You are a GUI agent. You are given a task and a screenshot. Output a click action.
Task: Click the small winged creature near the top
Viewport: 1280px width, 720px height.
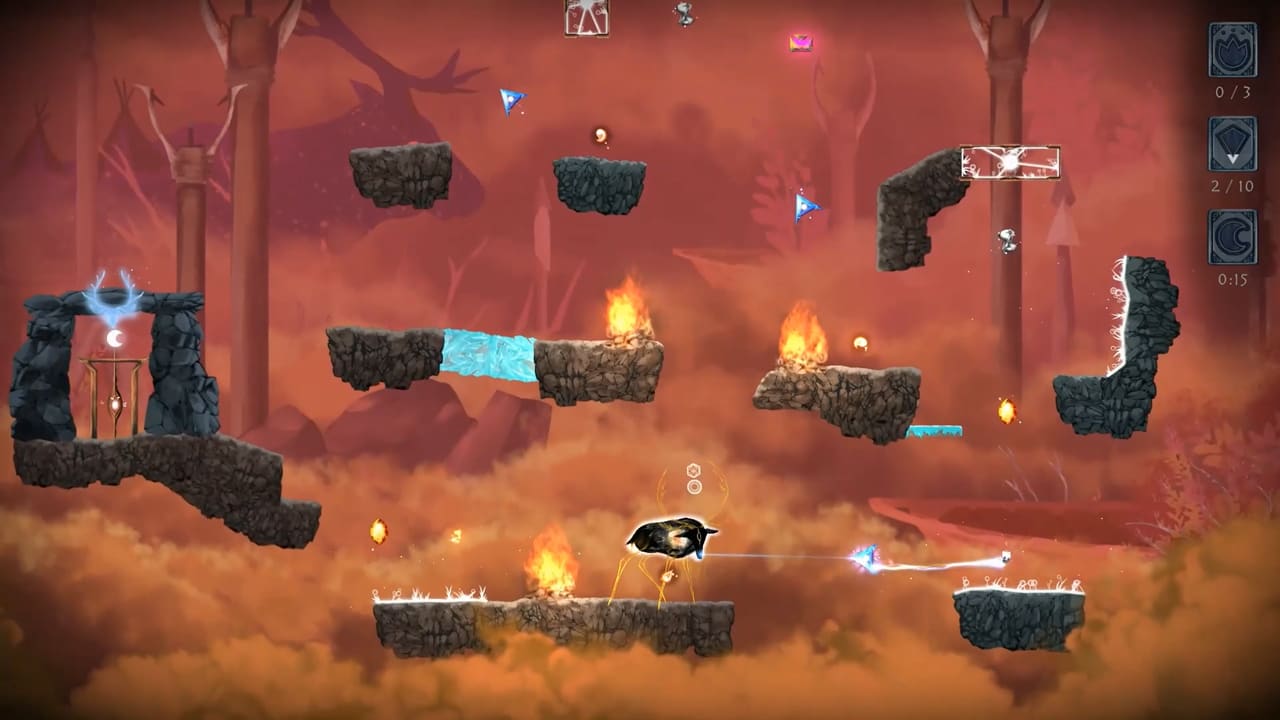(x=684, y=14)
